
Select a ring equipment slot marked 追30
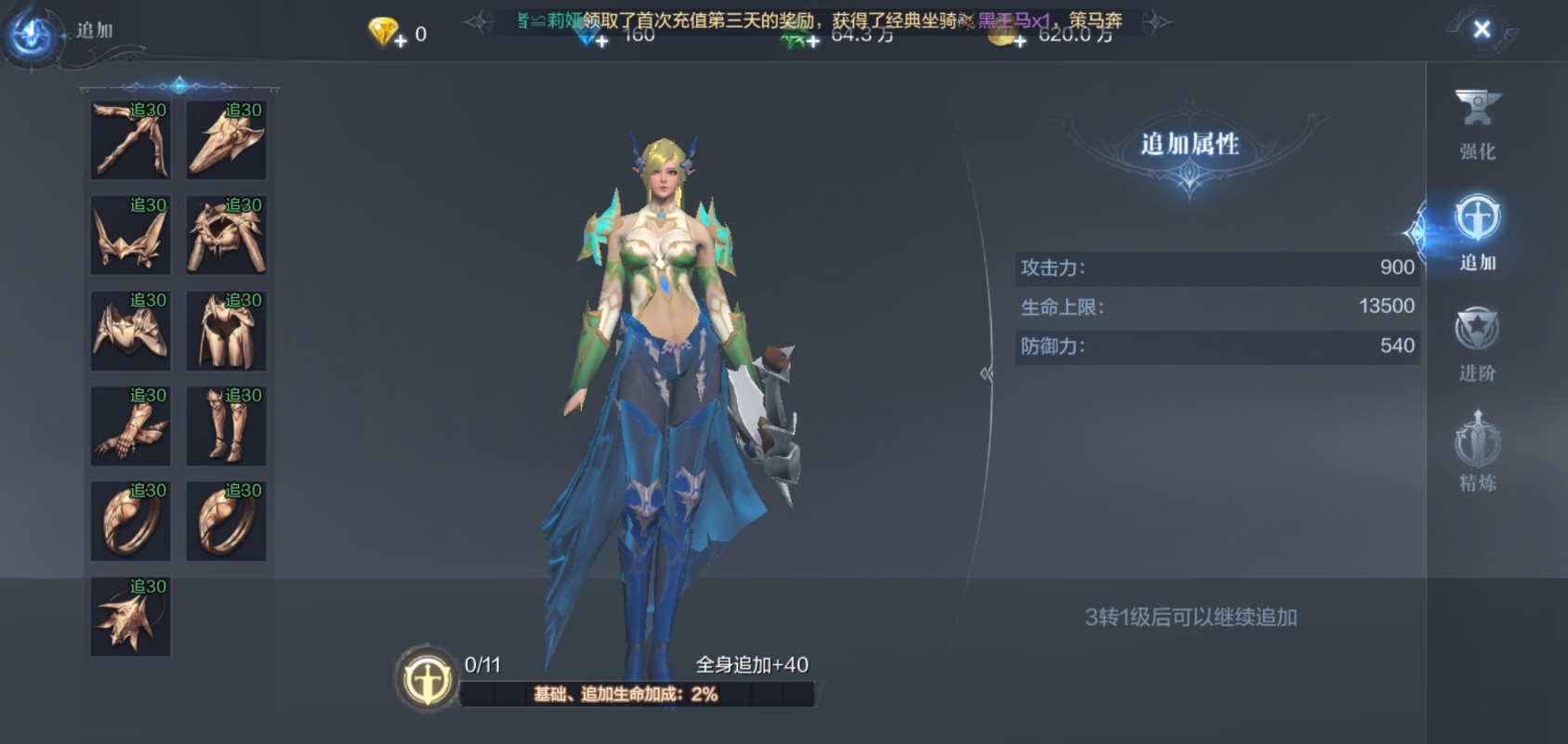(x=129, y=520)
